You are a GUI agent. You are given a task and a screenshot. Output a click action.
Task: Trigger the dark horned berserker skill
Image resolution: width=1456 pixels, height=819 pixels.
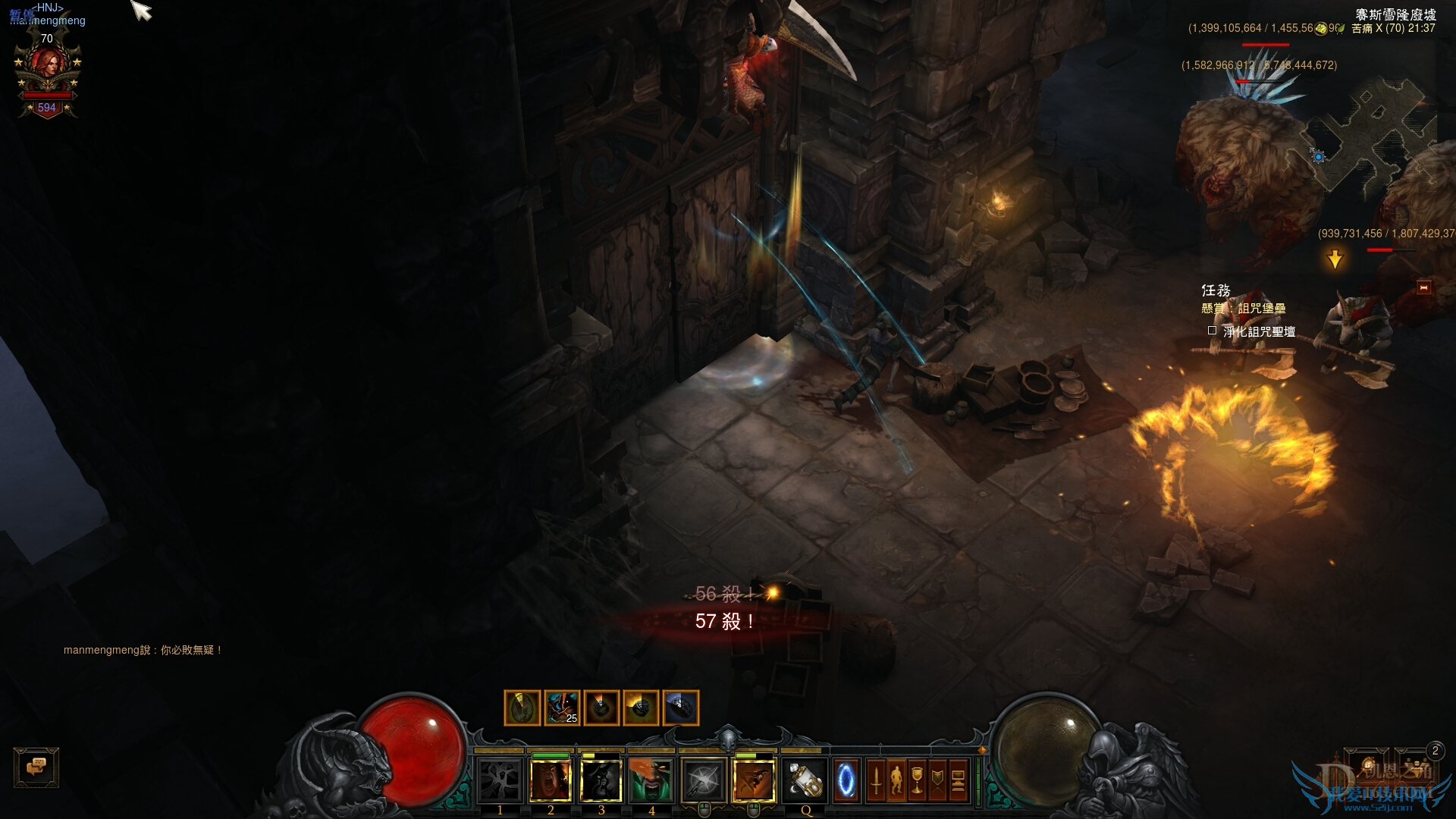tap(601, 780)
